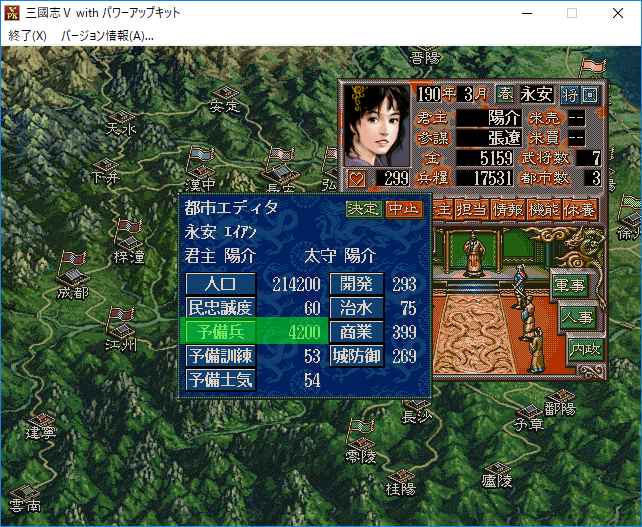Edit the 予備訓練 reserve training field
This screenshot has height=527, width=642.
point(220,356)
